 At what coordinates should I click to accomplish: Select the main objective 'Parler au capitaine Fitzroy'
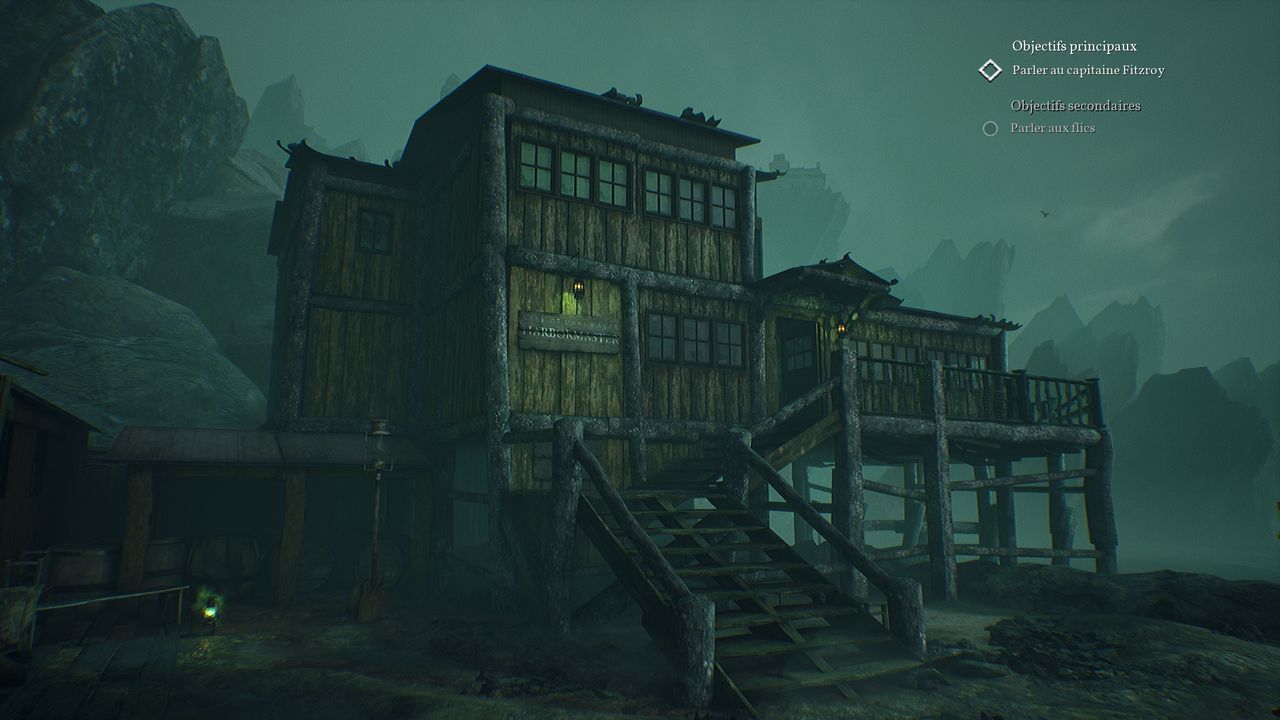1088,70
